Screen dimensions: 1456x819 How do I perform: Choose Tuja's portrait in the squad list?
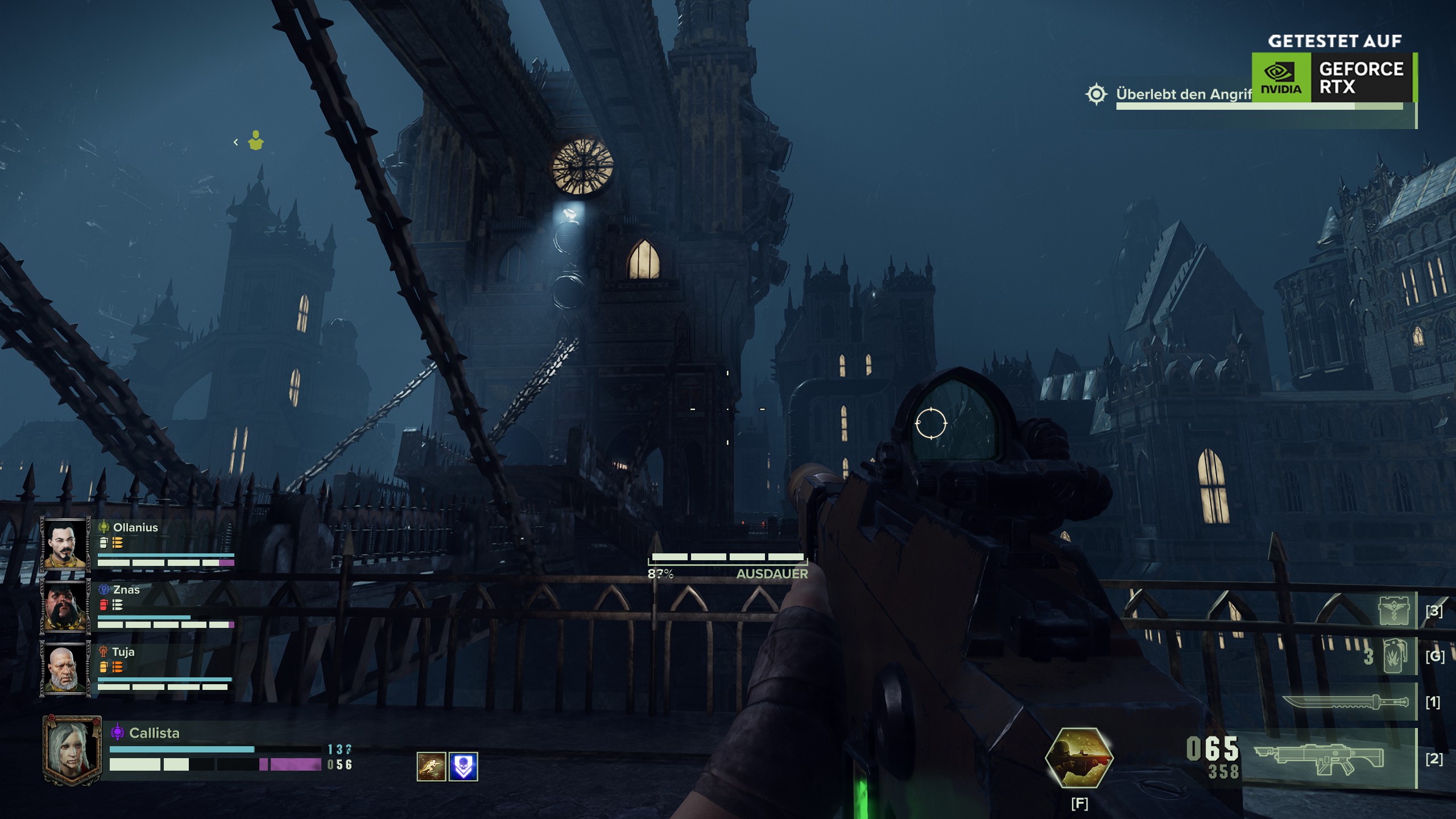tap(65, 668)
